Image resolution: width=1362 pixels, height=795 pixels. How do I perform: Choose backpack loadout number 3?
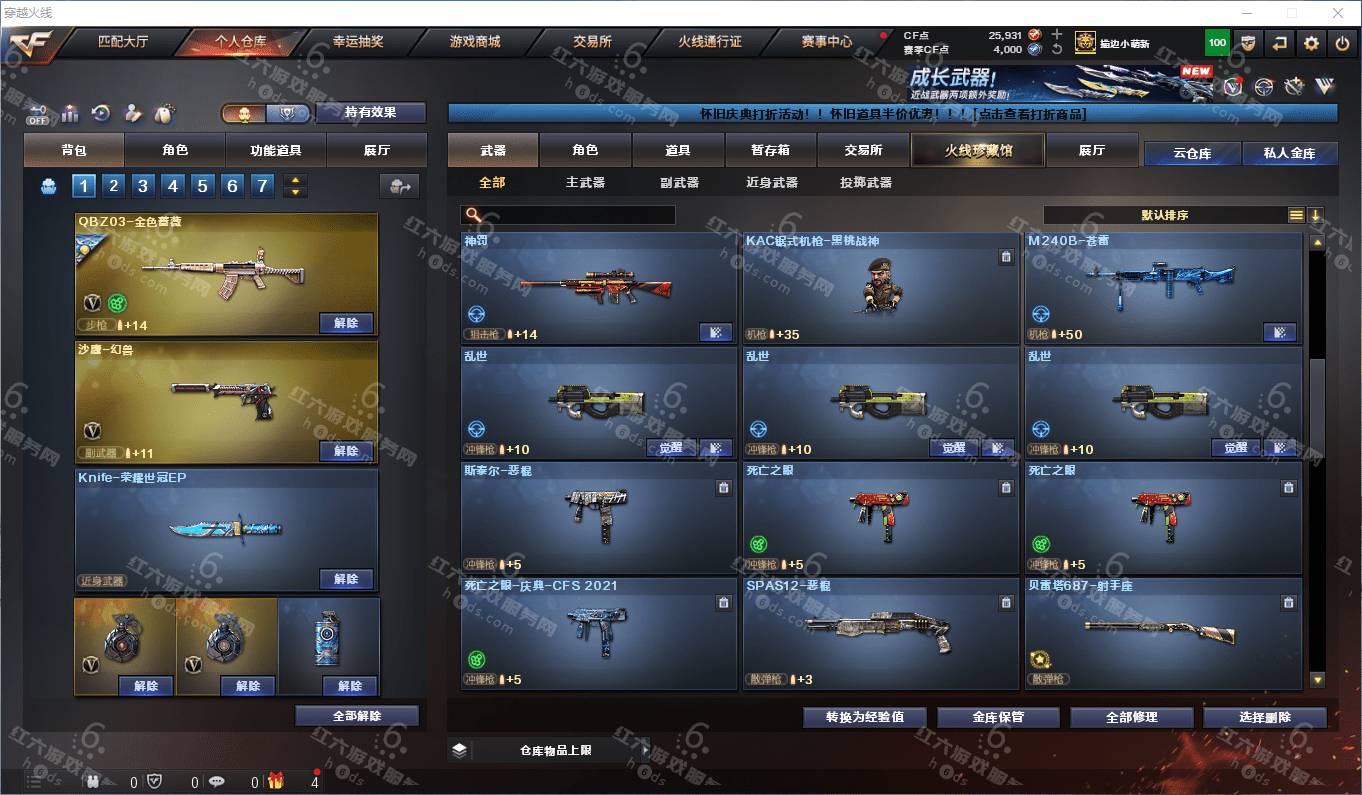click(x=143, y=186)
